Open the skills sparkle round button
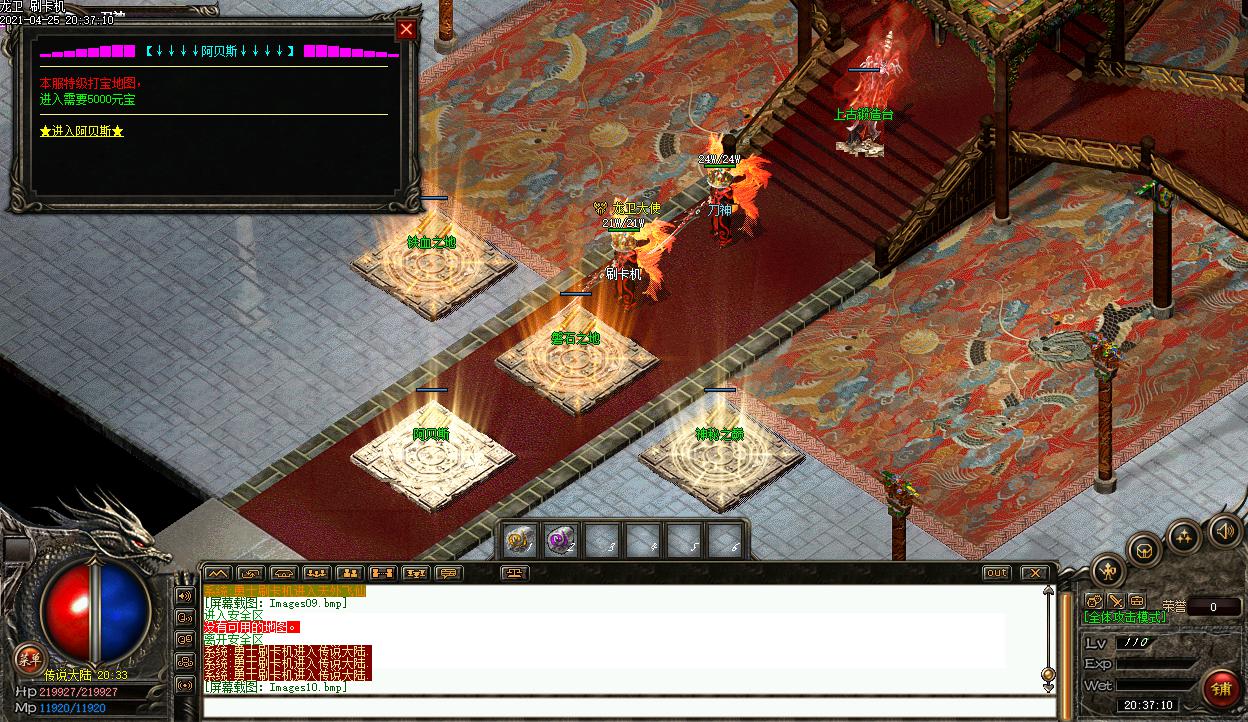The height and width of the screenshot is (722, 1248). pyautogui.click(x=1185, y=536)
